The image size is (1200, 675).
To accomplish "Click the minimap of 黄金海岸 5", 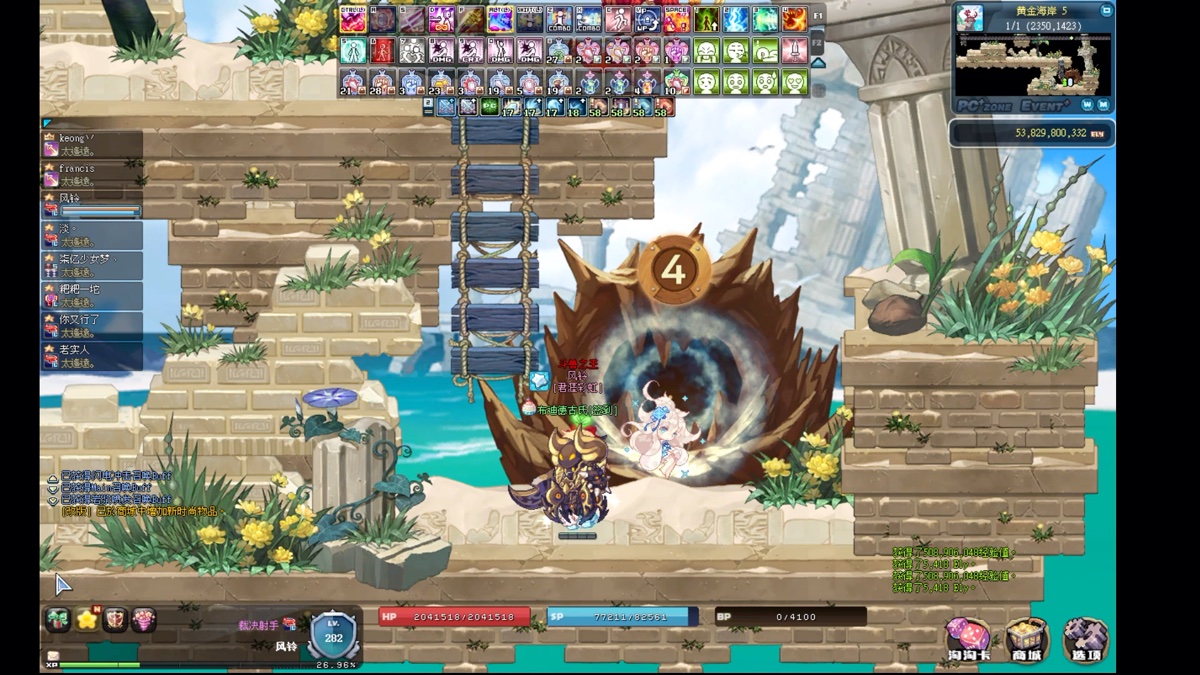I will tap(1033, 64).
